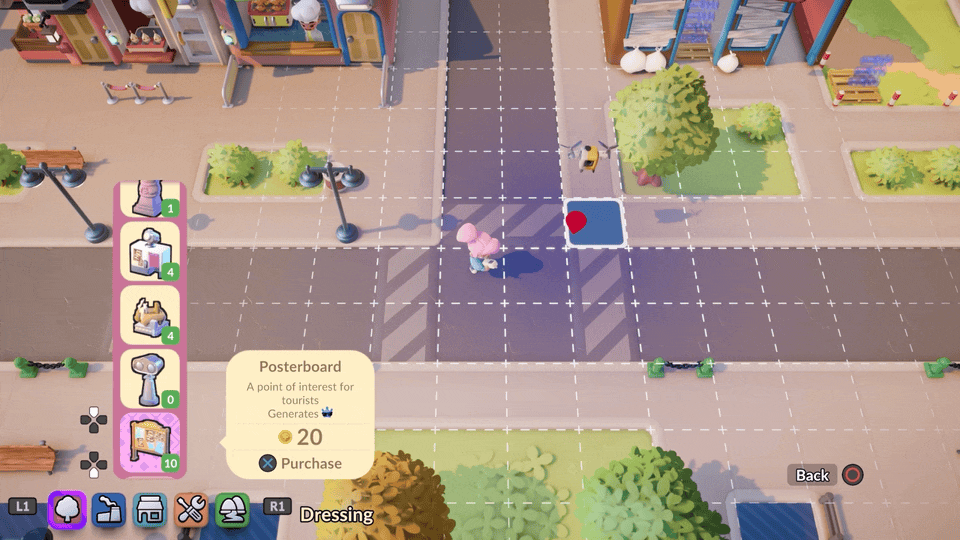Select the Posterboard item slot
Screen dimensions: 960x540
point(150,443)
